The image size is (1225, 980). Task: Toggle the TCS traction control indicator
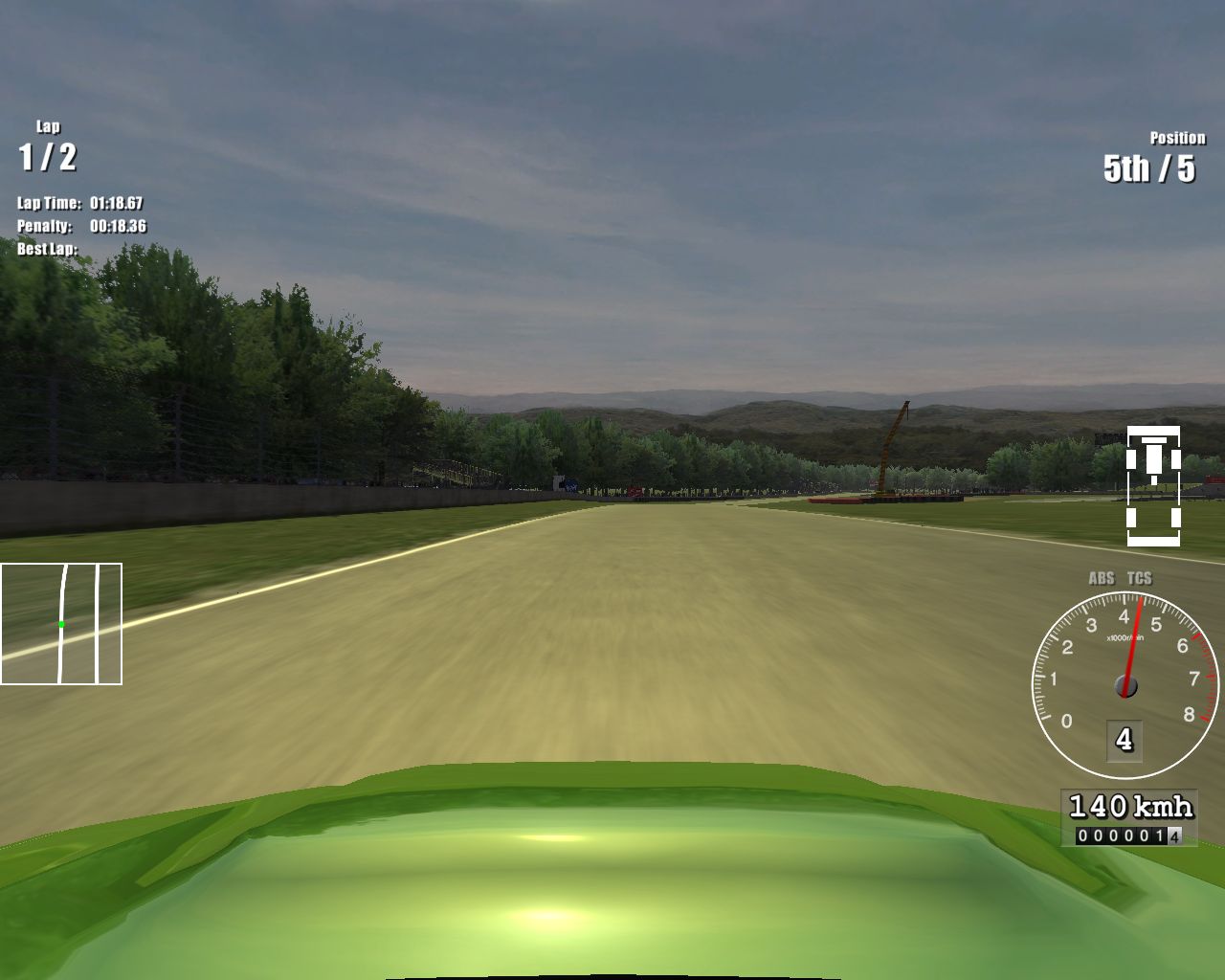[x=1139, y=578]
